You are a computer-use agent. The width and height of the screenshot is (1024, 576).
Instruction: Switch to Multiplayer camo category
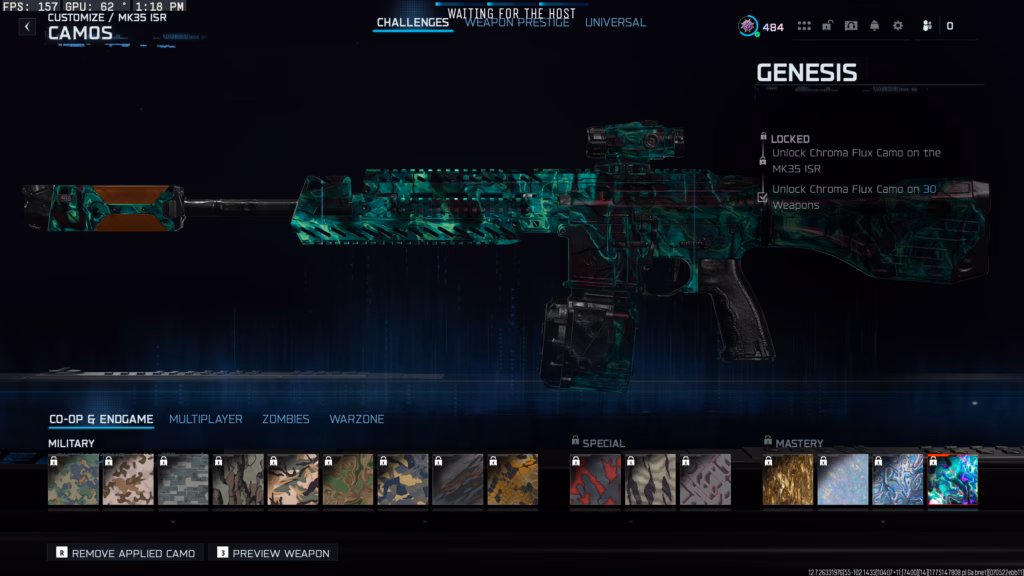click(205, 419)
